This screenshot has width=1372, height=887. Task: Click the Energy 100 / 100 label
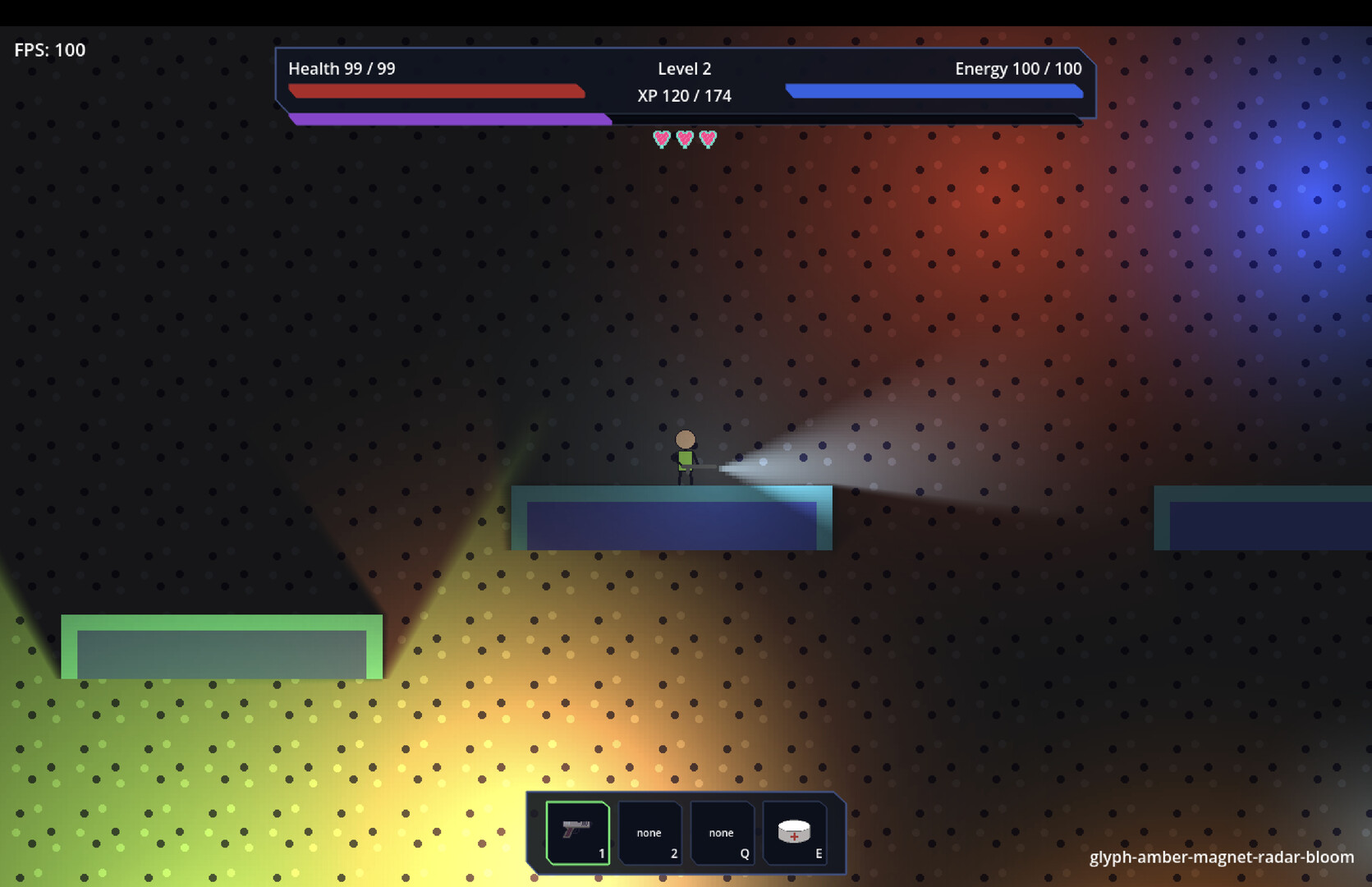(1017, 69)
